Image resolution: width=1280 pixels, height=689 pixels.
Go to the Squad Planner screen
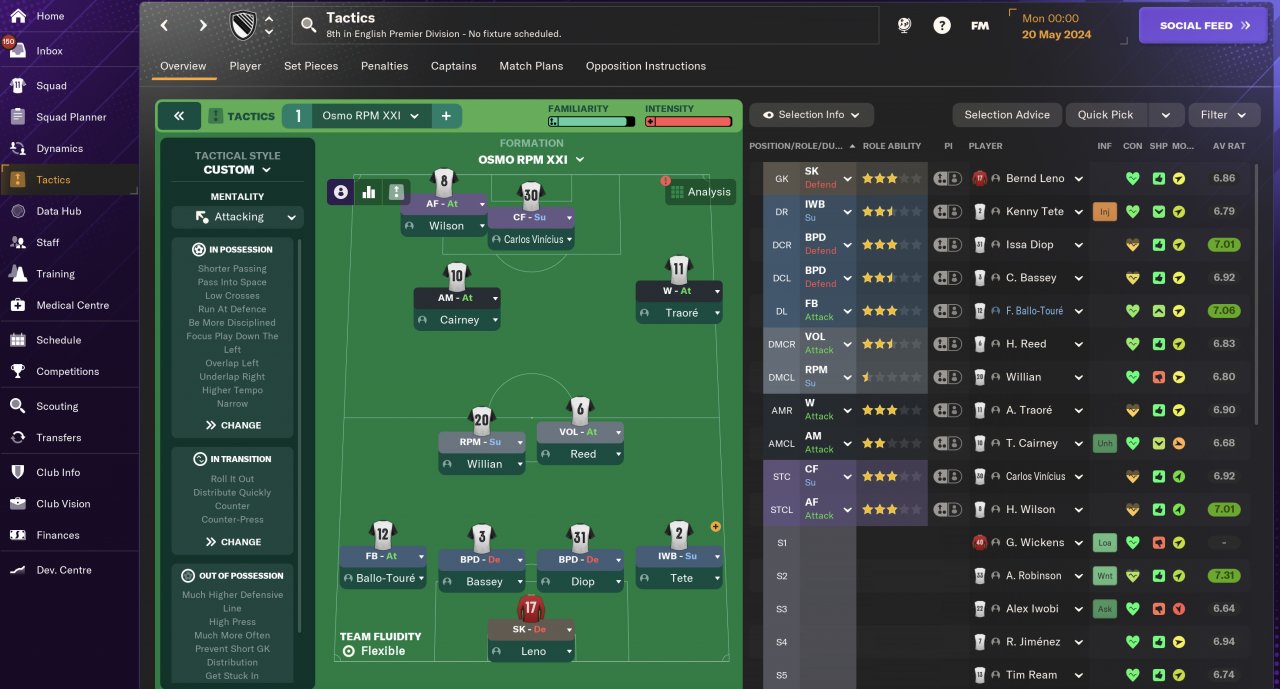71,117
